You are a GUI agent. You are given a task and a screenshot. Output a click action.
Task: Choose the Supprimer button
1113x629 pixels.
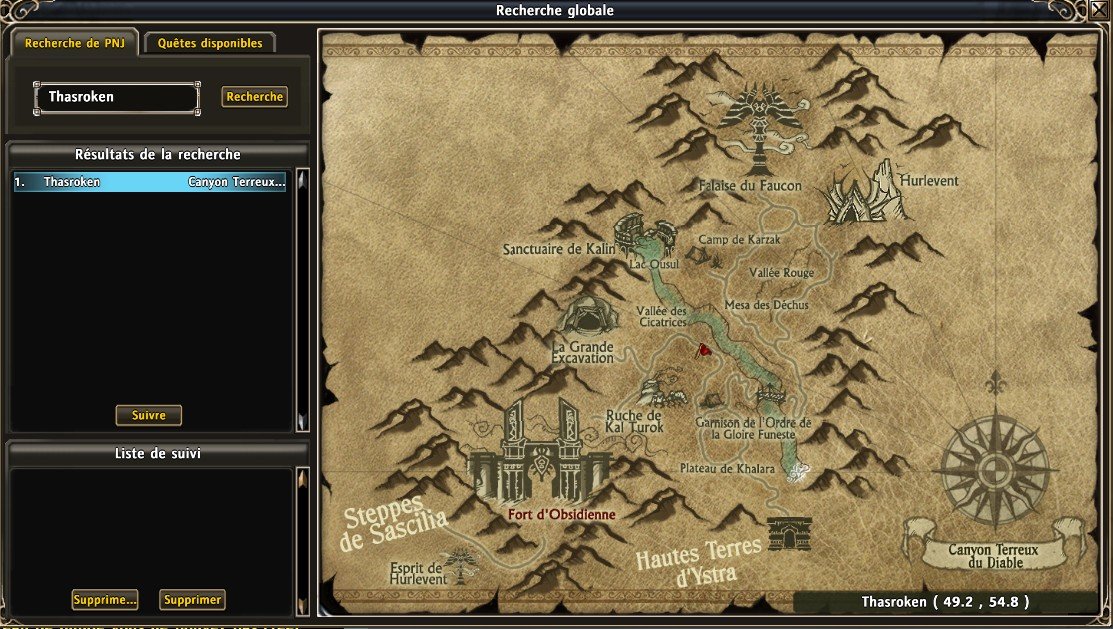click(x=192, y=600)
